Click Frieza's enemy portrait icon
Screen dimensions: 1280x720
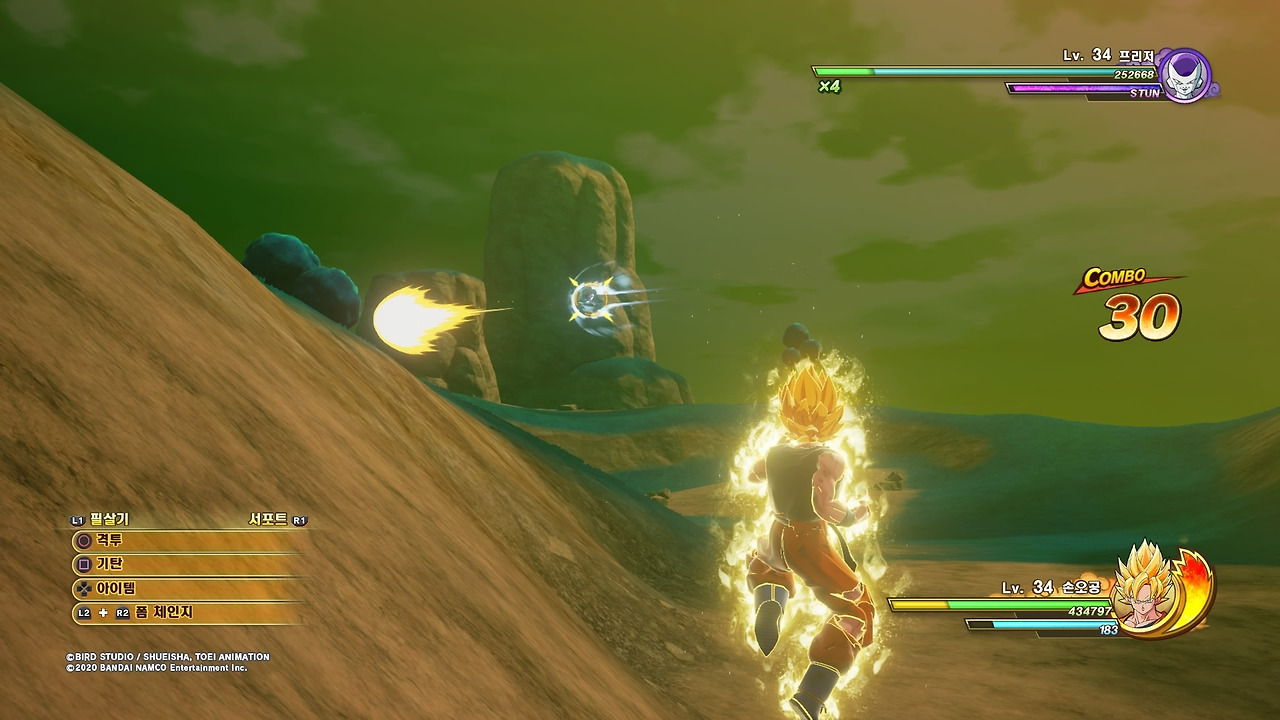pos(1187,76)
